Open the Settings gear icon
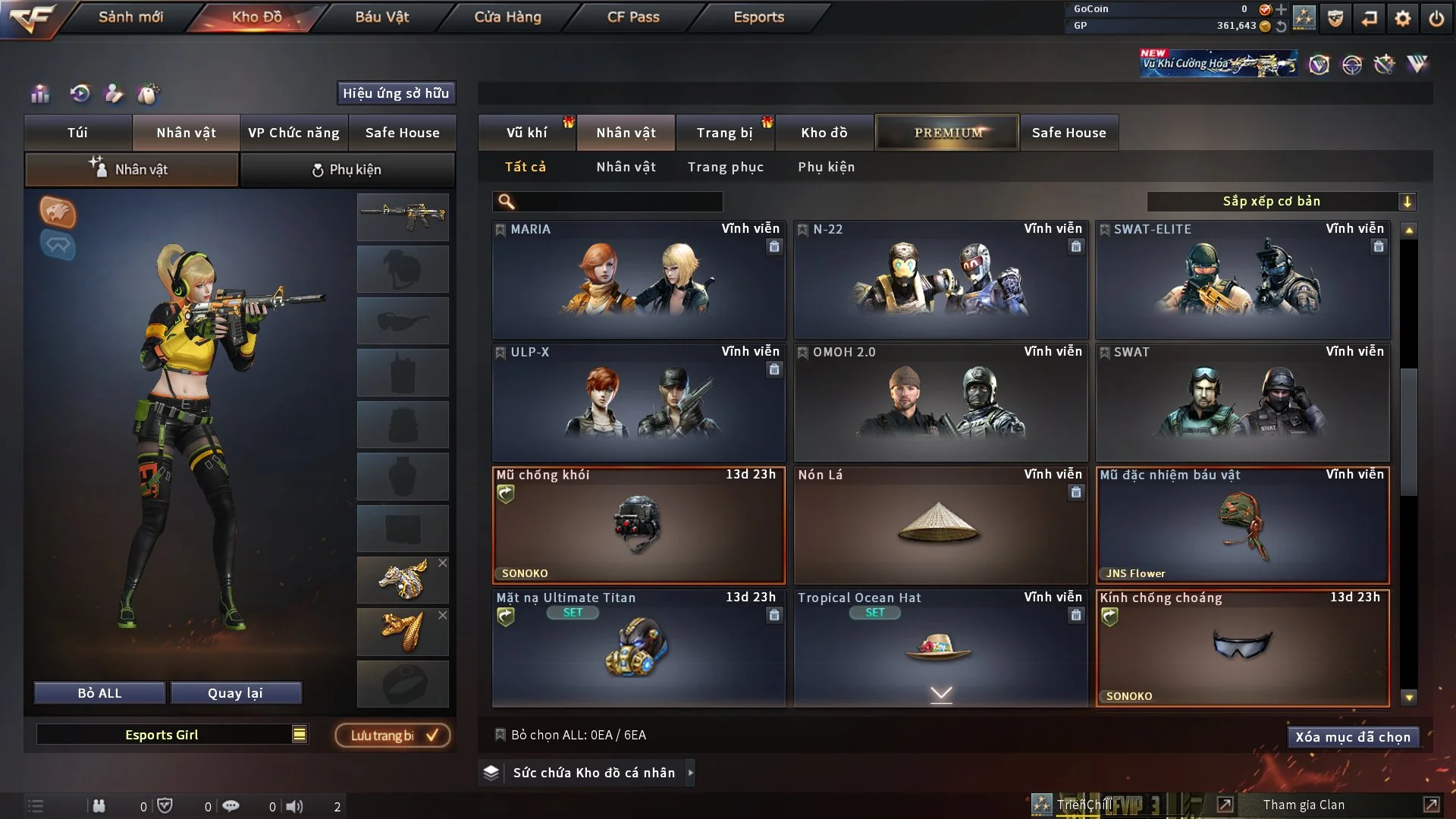The width and height of the screenshot is (1456, 819). (x=1402, y=18)
